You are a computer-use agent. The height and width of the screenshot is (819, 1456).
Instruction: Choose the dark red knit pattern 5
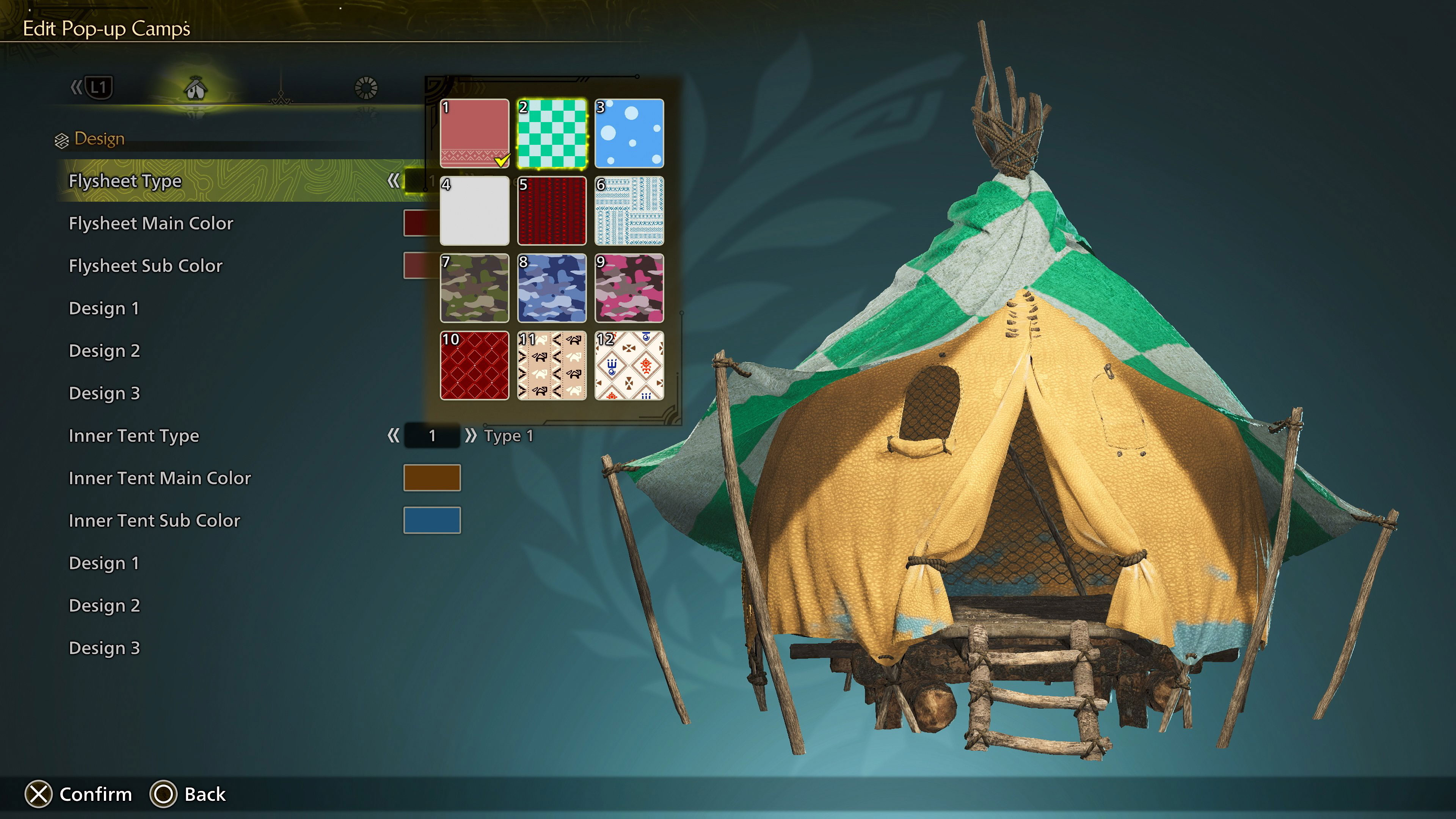[552, 211]
